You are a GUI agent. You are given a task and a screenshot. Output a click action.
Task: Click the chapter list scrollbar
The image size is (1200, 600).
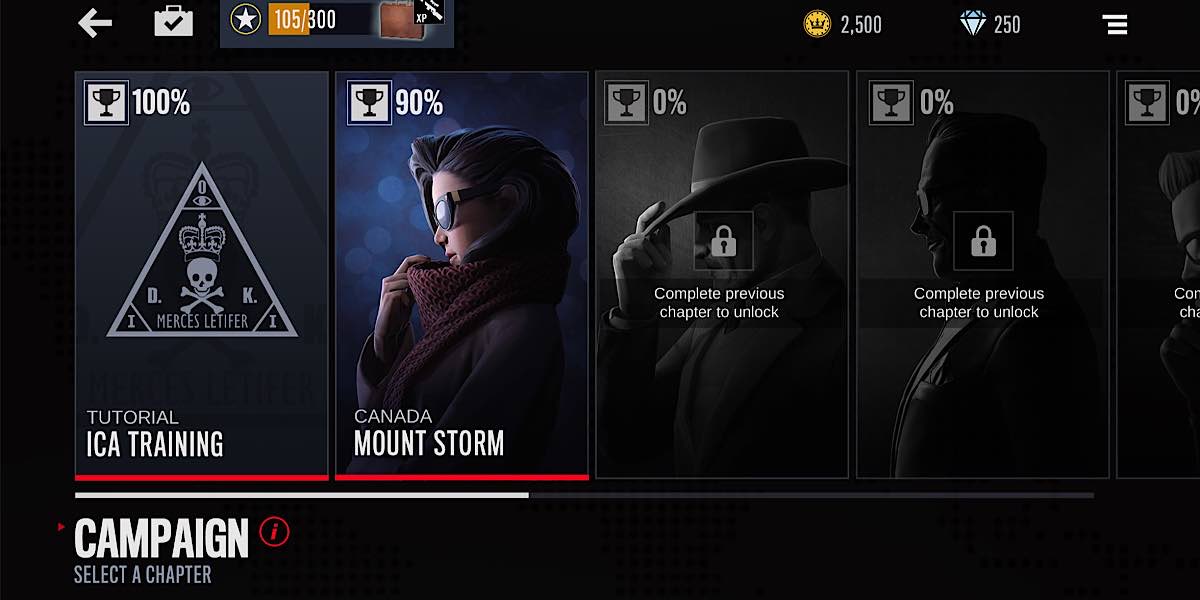[584, 495]
